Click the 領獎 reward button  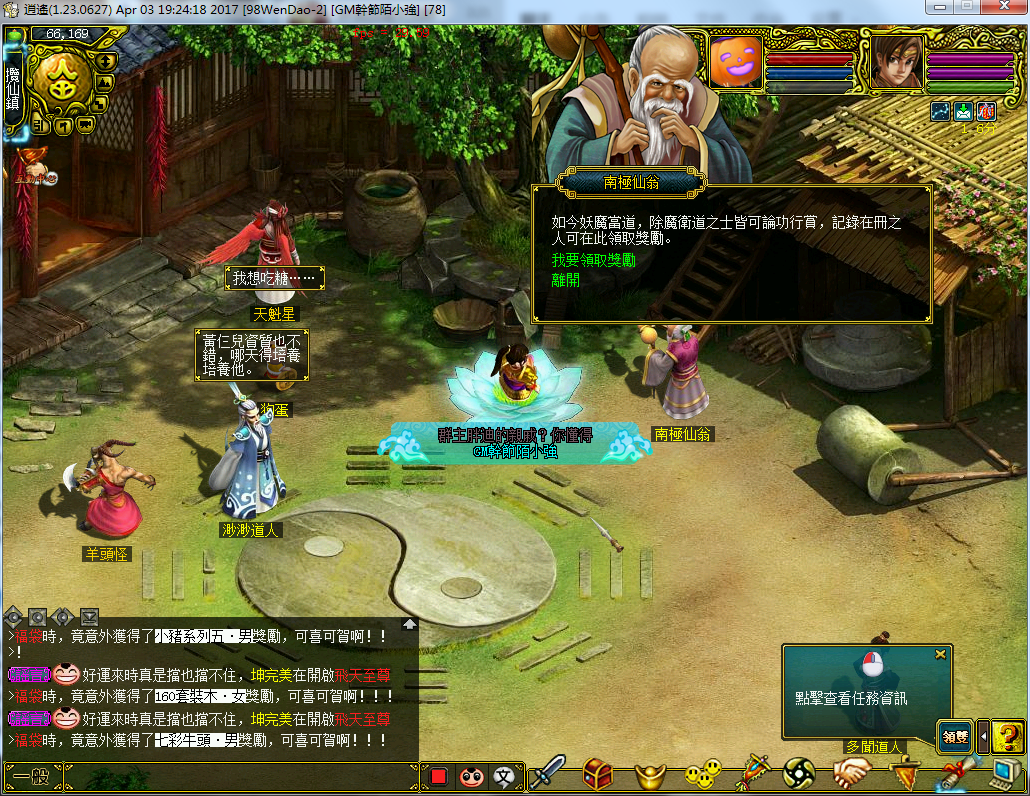pos(955,737)
